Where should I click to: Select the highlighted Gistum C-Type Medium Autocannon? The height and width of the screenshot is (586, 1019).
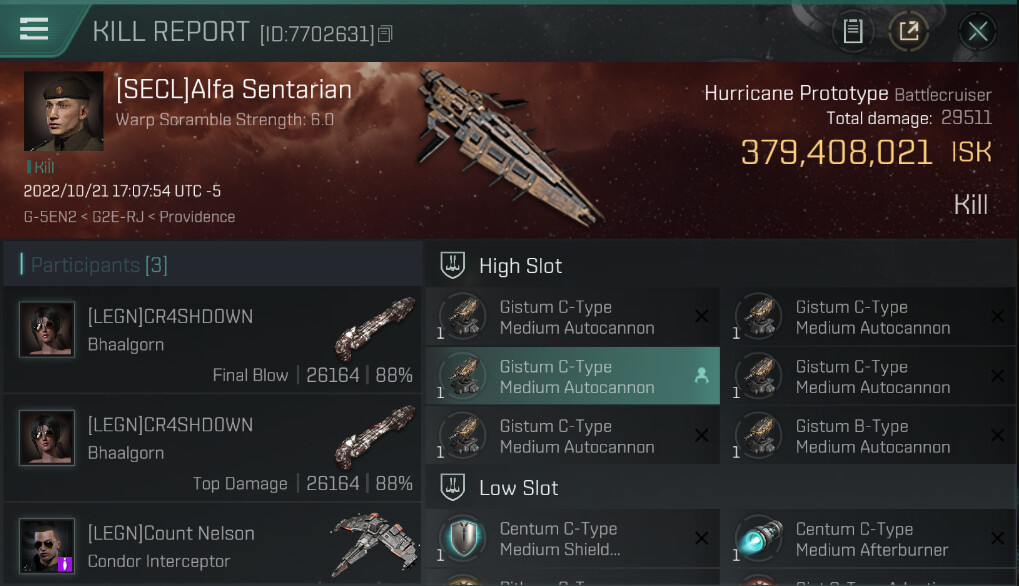[x=572, y=376]
